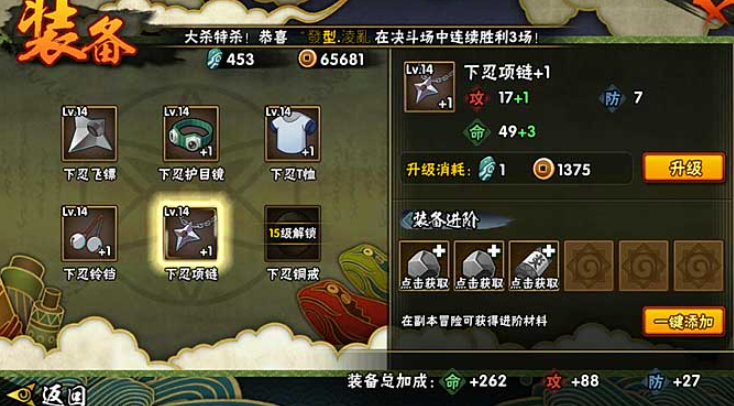Select the highlighted 下忍项链 necklace slot
The image size is (734, 406).
190,234
